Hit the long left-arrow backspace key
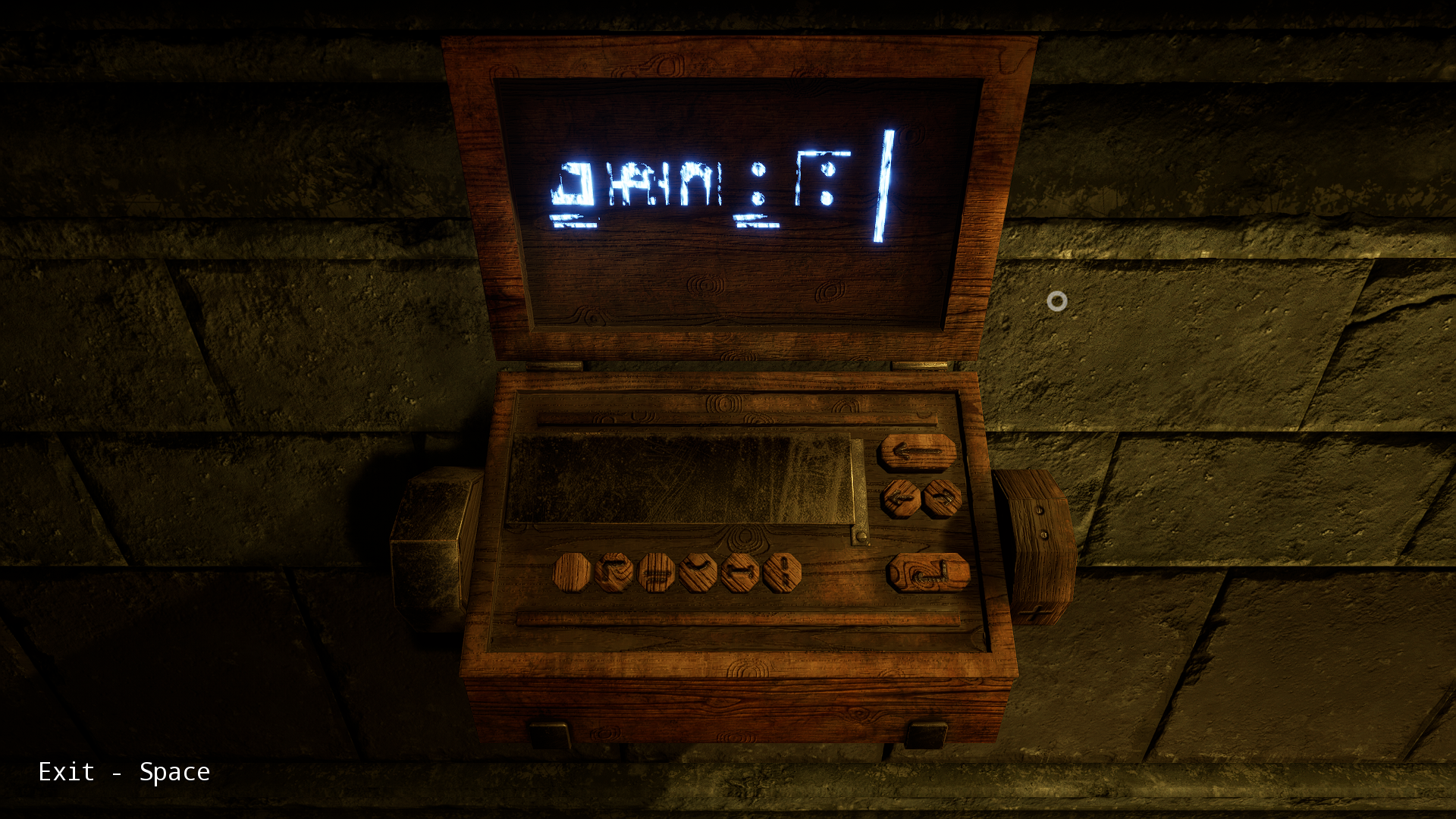The width and height of the screenshot is (1456, 819). 917,453
